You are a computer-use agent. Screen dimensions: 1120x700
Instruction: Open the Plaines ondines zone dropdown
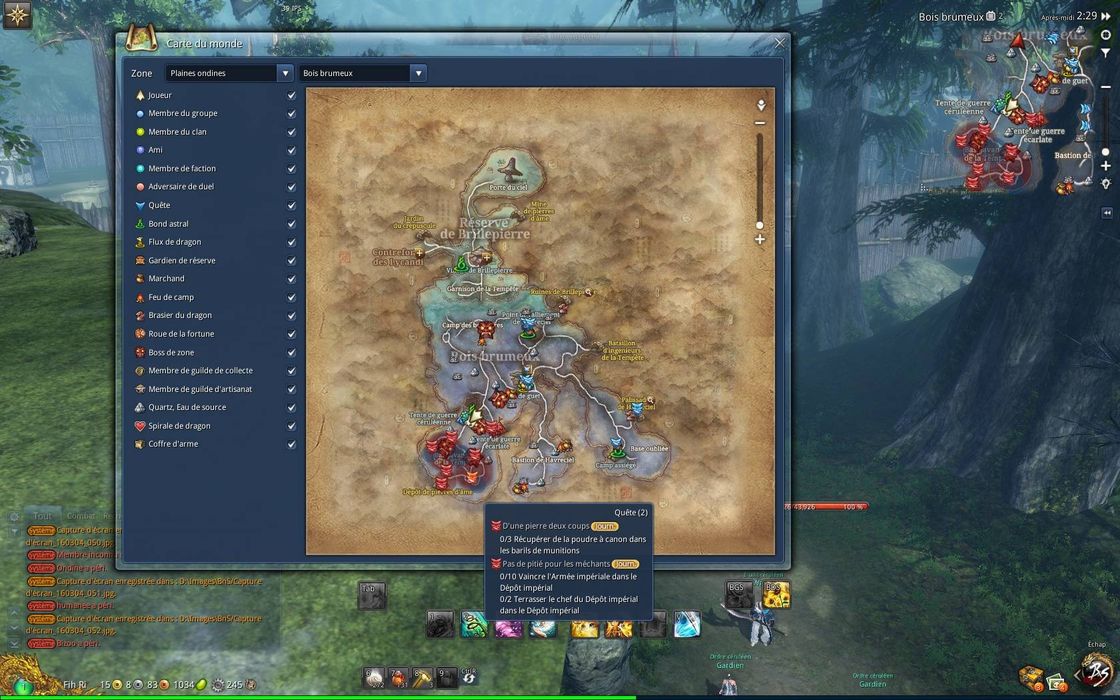click(285, 73)
